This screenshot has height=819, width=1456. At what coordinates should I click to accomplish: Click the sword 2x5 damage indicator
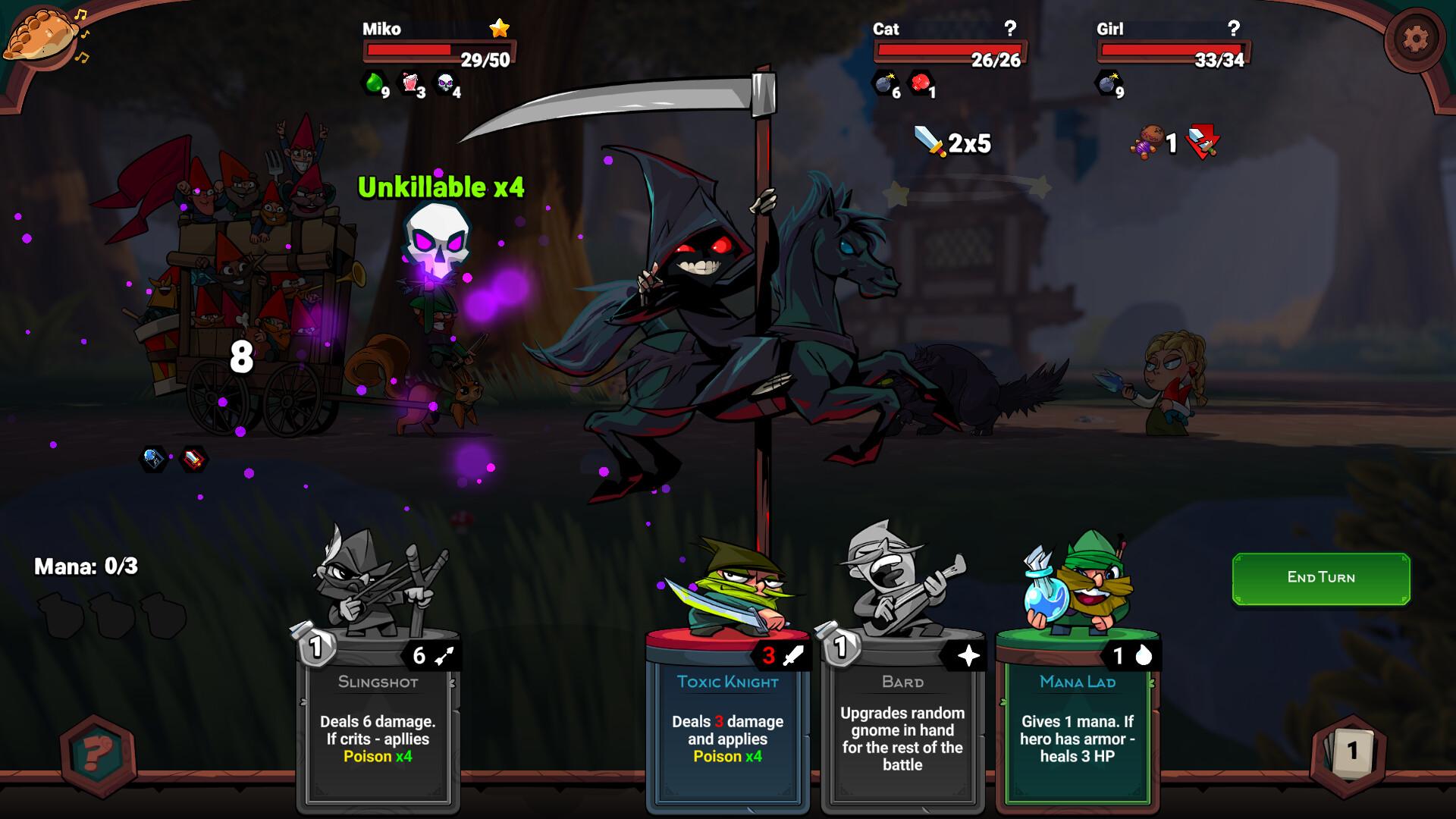(x=949, y=141)
